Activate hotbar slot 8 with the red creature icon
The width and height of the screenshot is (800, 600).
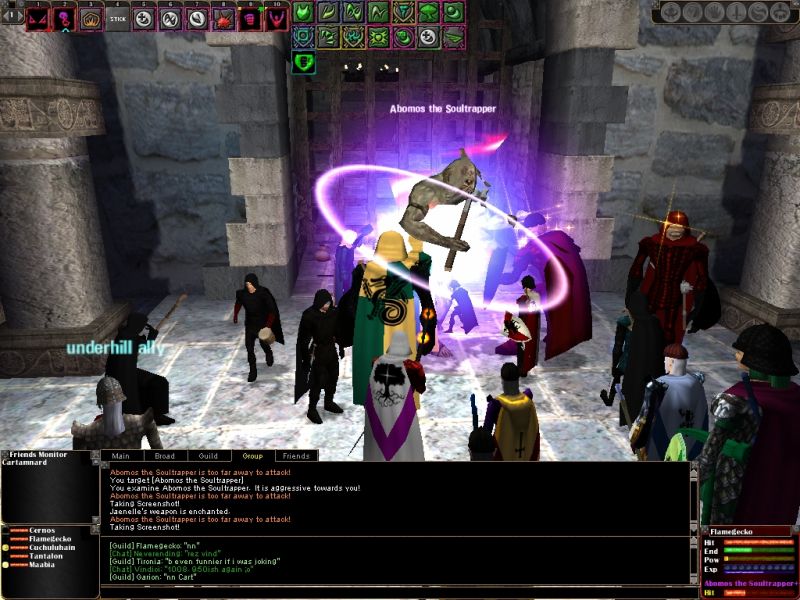click(223, 18)
